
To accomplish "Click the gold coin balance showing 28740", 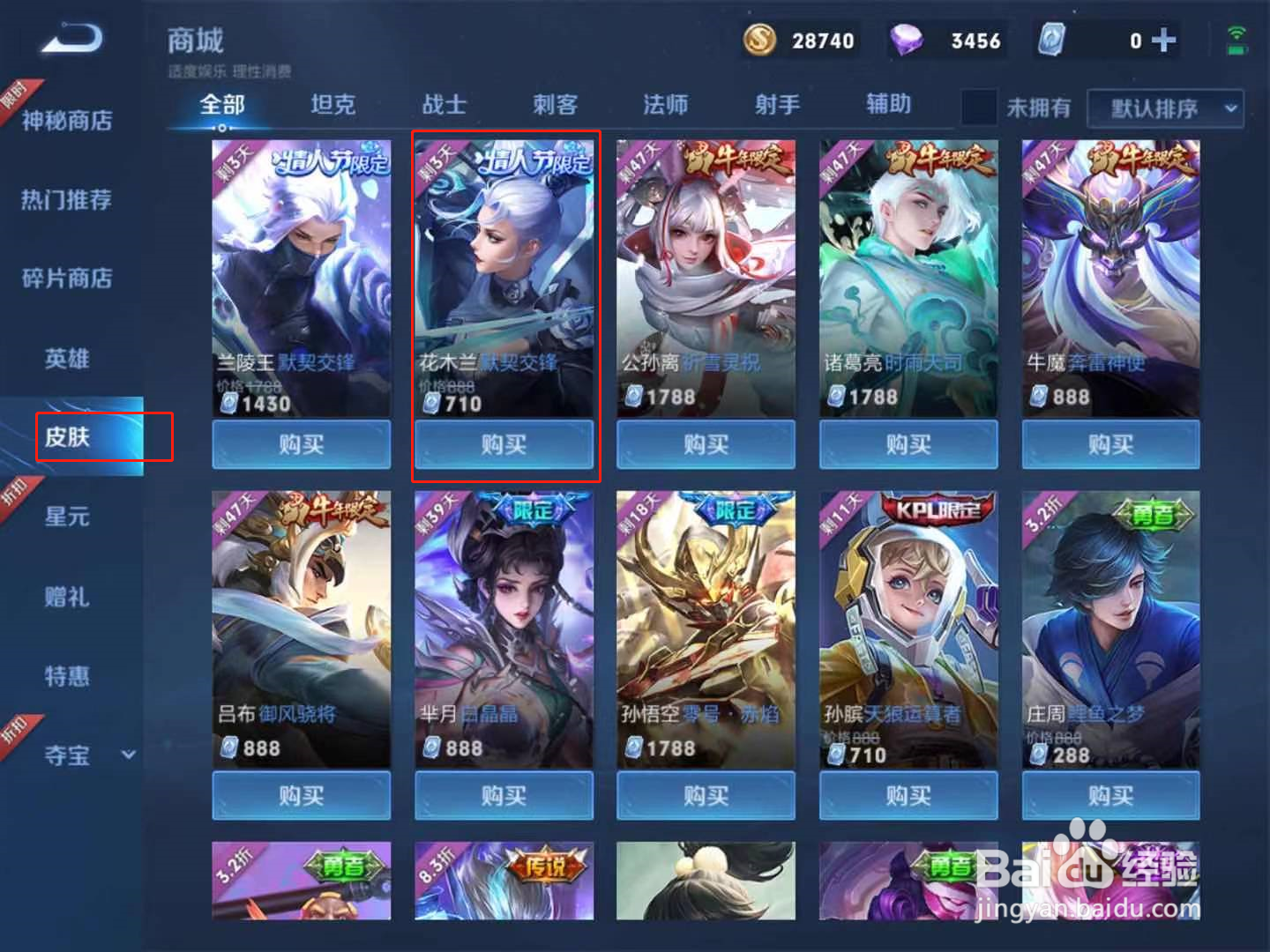I will click(798, 40).
